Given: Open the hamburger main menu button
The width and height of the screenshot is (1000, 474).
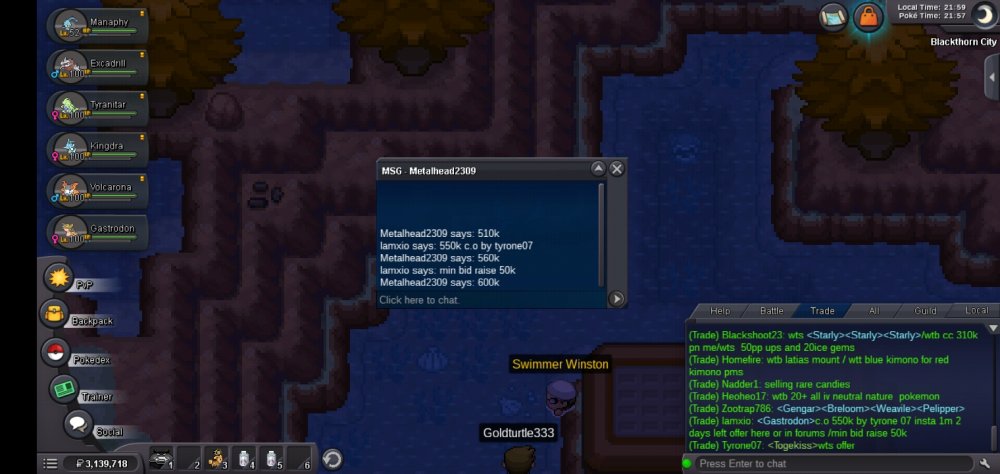Looking at the screenshot, I should (49, 463).
